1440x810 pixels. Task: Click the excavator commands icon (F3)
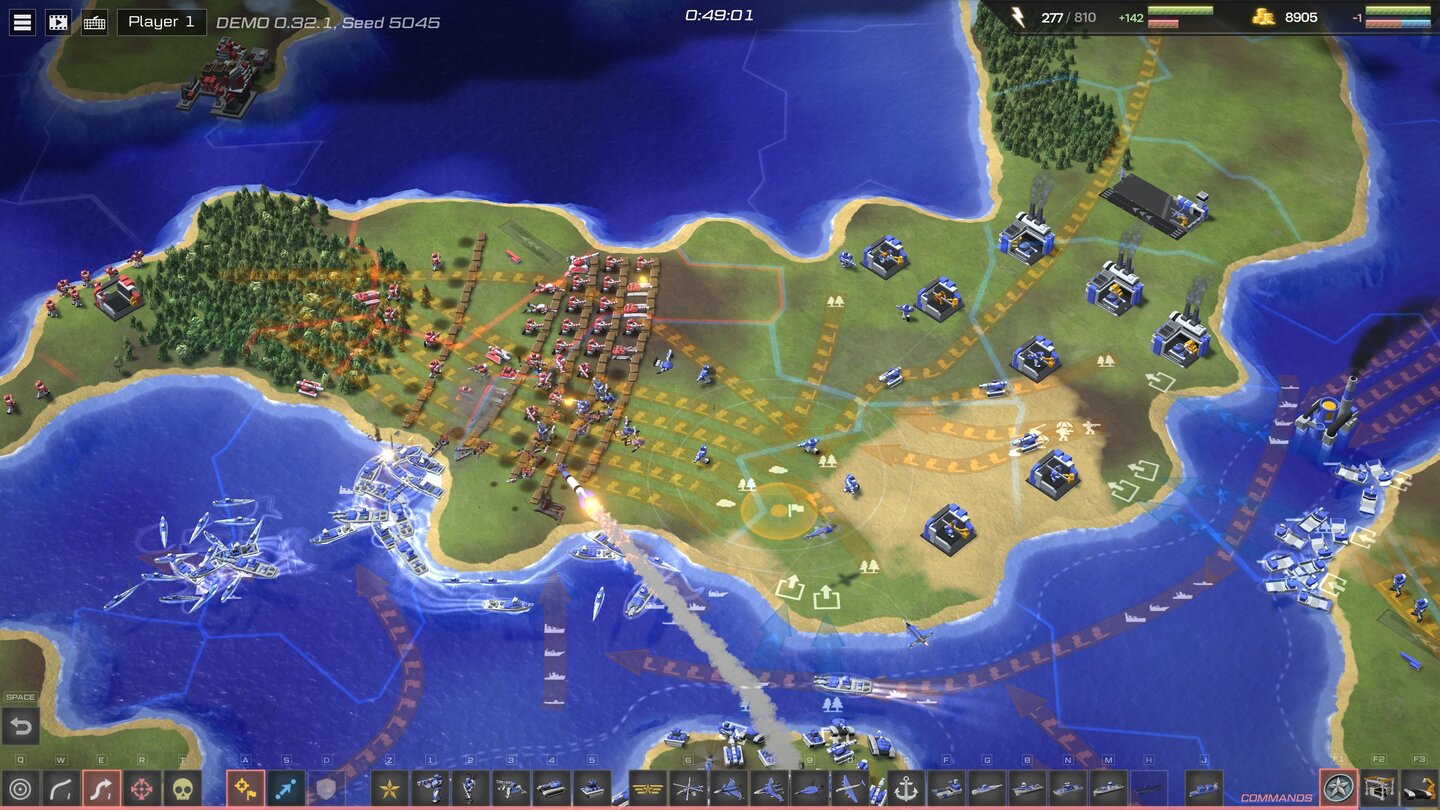(x=1419, y=789)
